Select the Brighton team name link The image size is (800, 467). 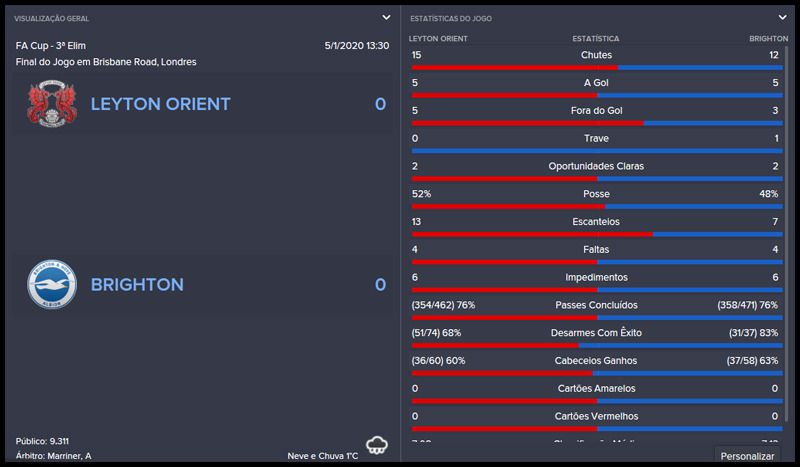137,285
